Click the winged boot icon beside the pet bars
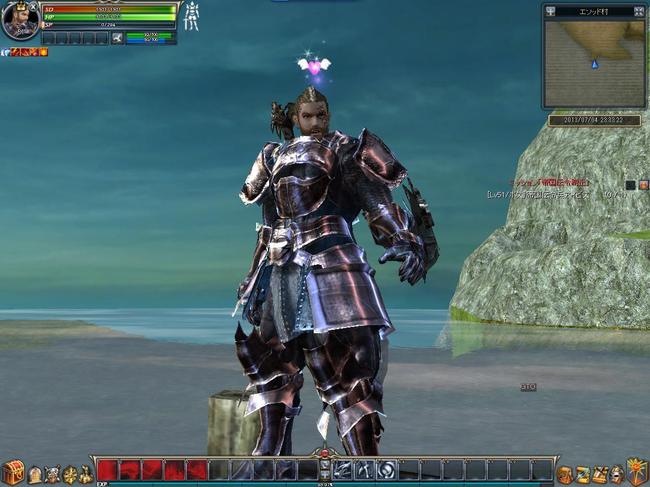650x487 pixels. (117, 38)
